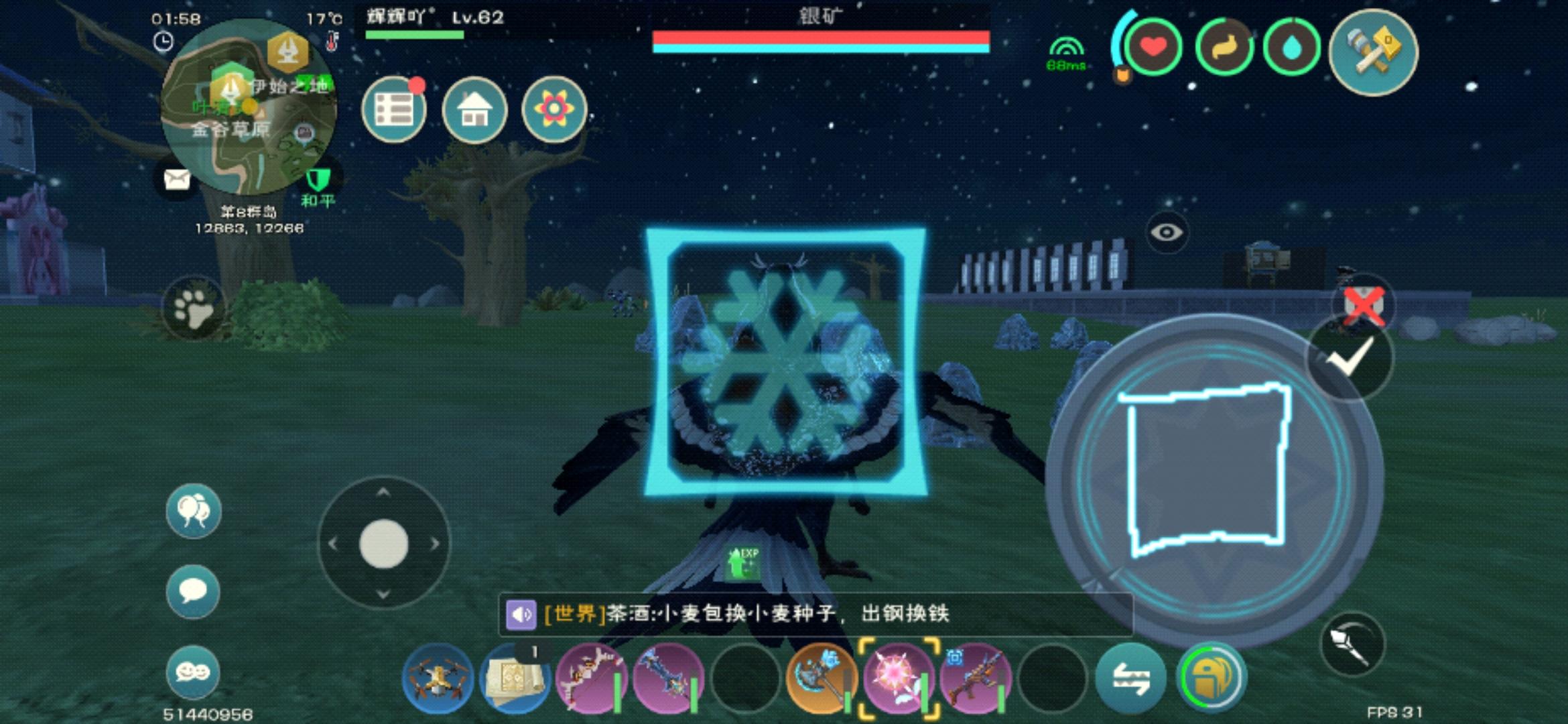This screenshot has width=1568, height=724.
Task: Open the hammer crafting button
Action: pos(1373,52)
